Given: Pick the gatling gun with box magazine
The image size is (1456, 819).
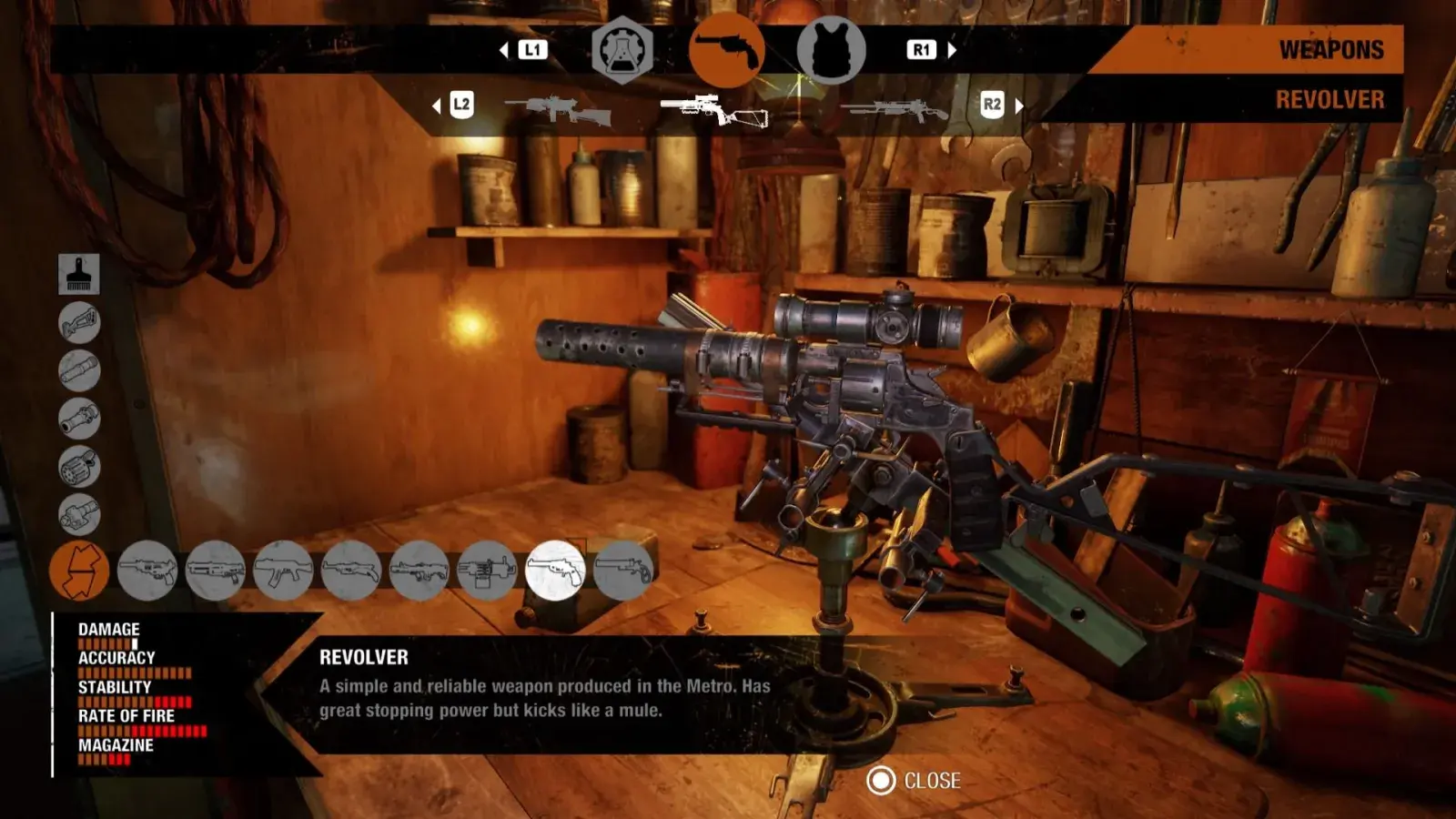Looking at the screenshot, I should coord(487,571).
